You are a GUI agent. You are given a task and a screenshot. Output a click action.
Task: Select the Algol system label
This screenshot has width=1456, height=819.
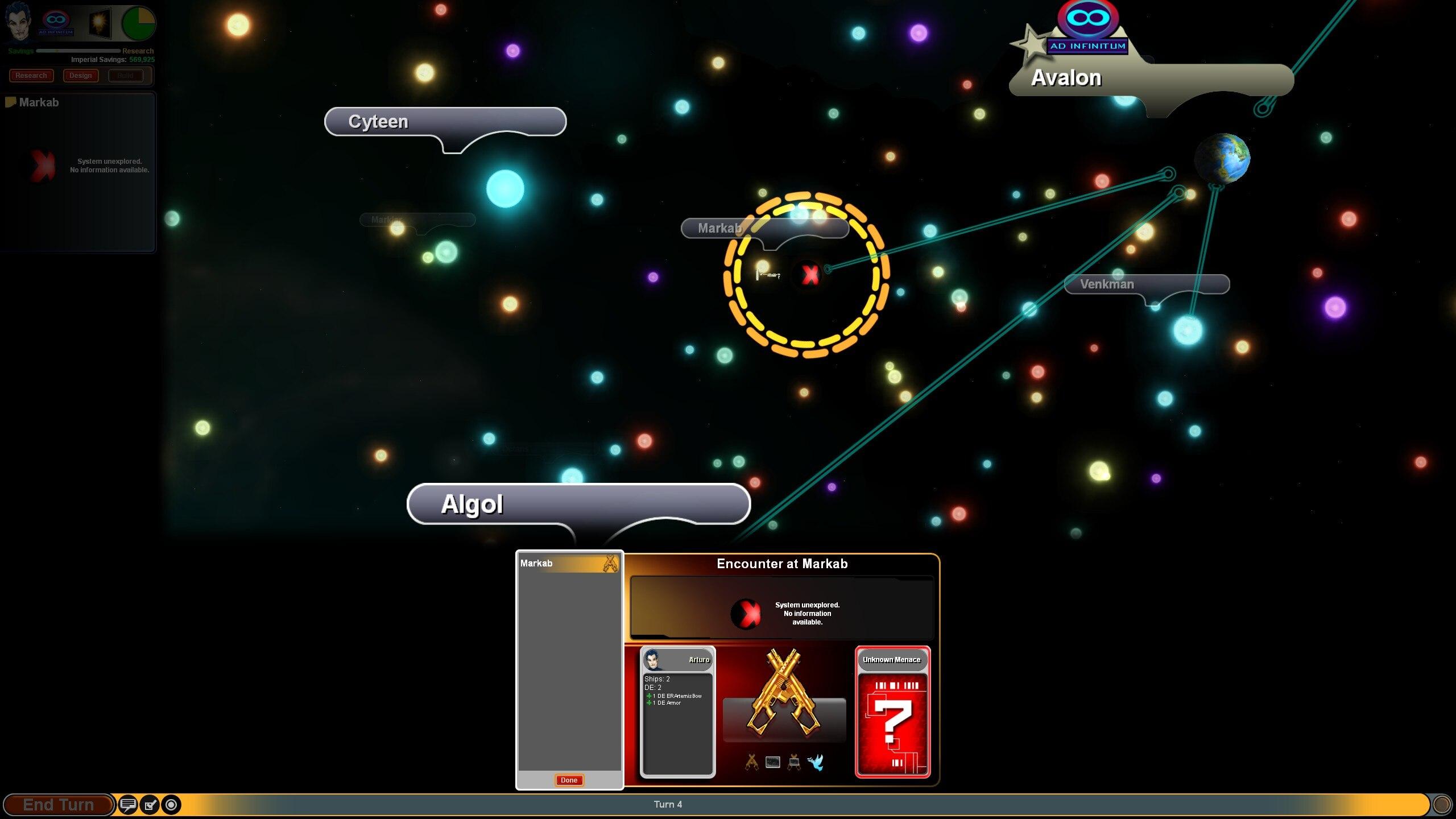[472, 504]
